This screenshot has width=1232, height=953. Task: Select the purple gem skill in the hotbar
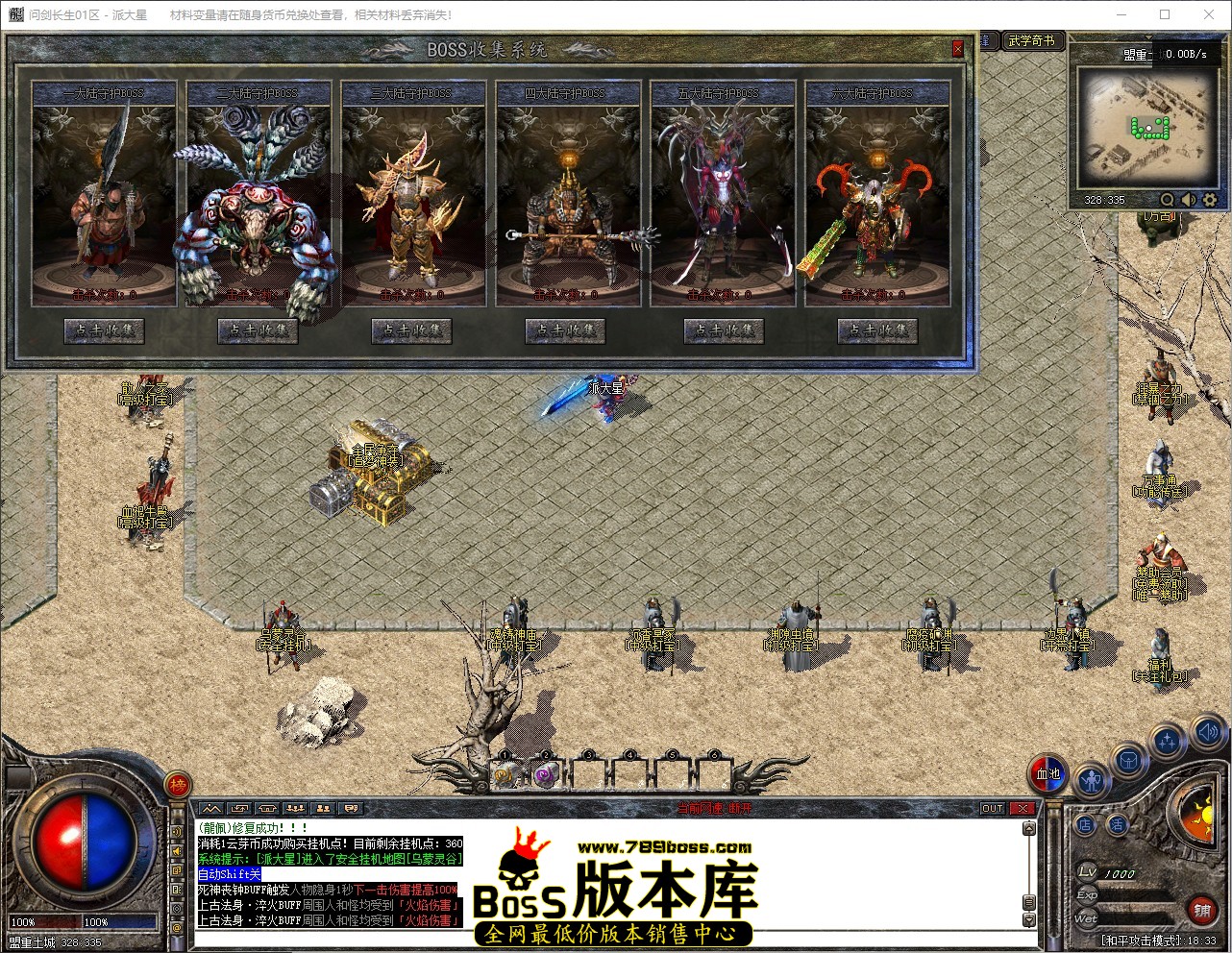[x=544, y=774]
